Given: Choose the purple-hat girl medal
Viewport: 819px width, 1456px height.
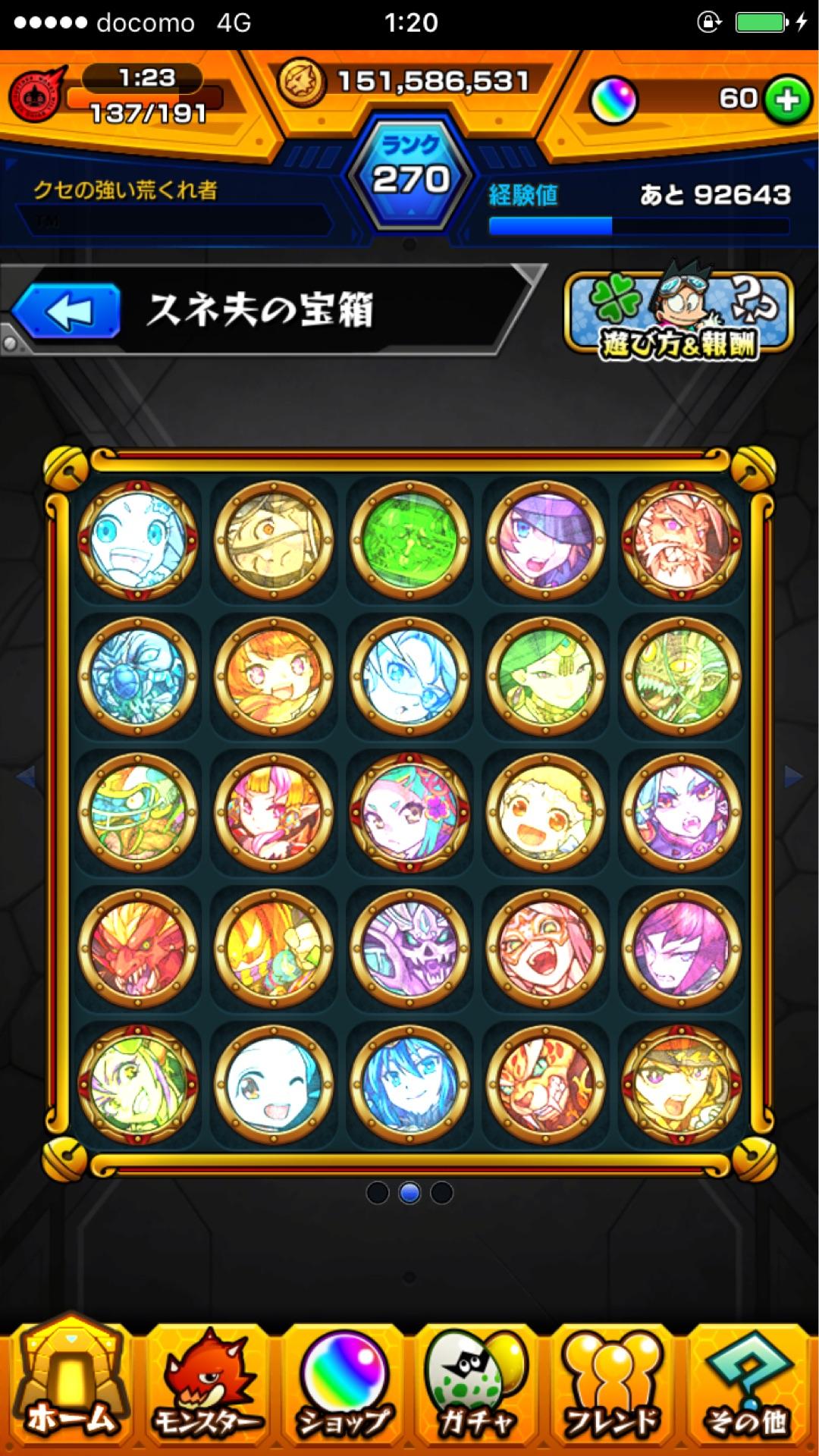Looking at the screenshot, I should coord(545,540).
